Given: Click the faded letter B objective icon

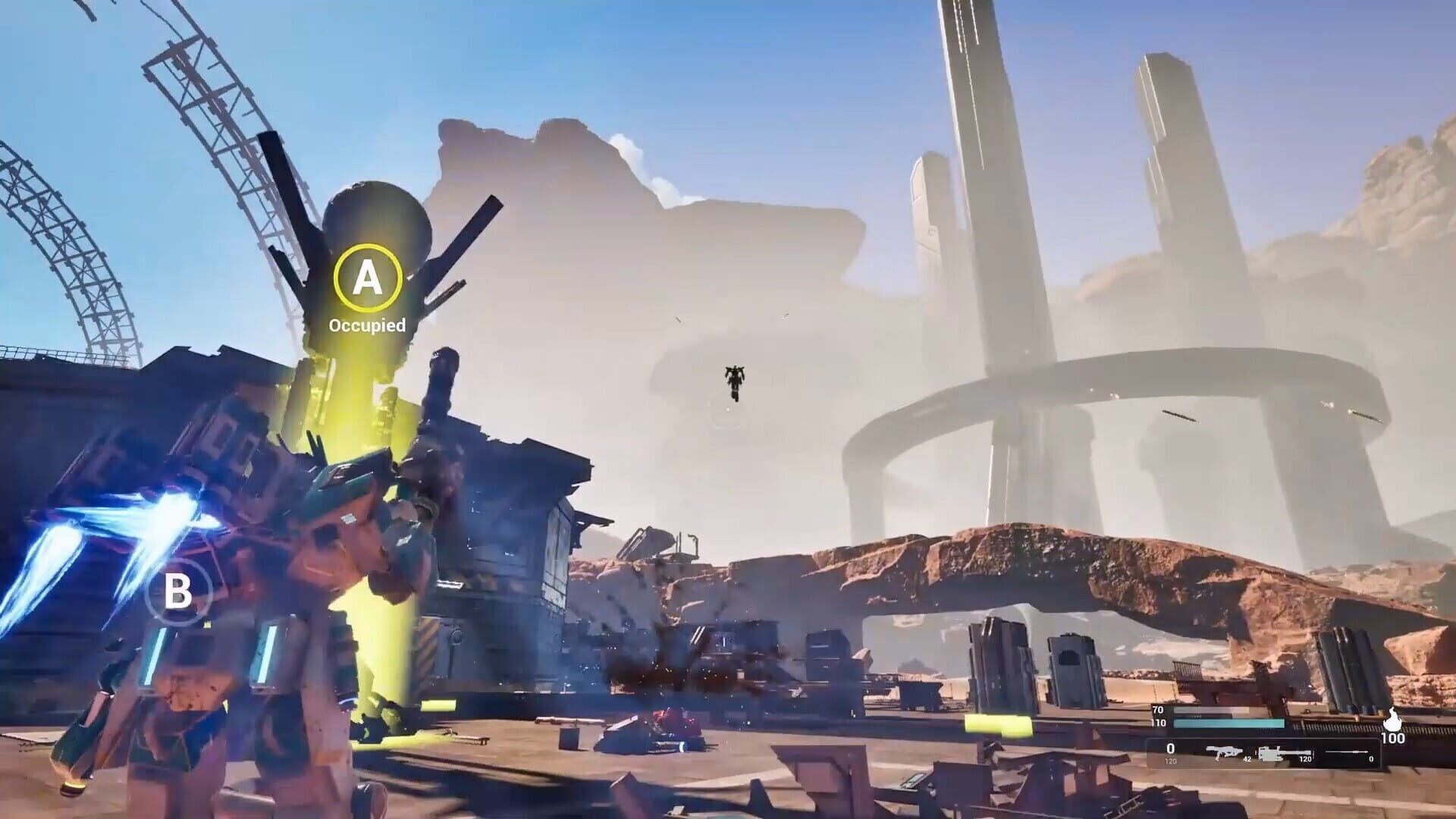Looking at the screenshot, I should click(x=180, y=593).
